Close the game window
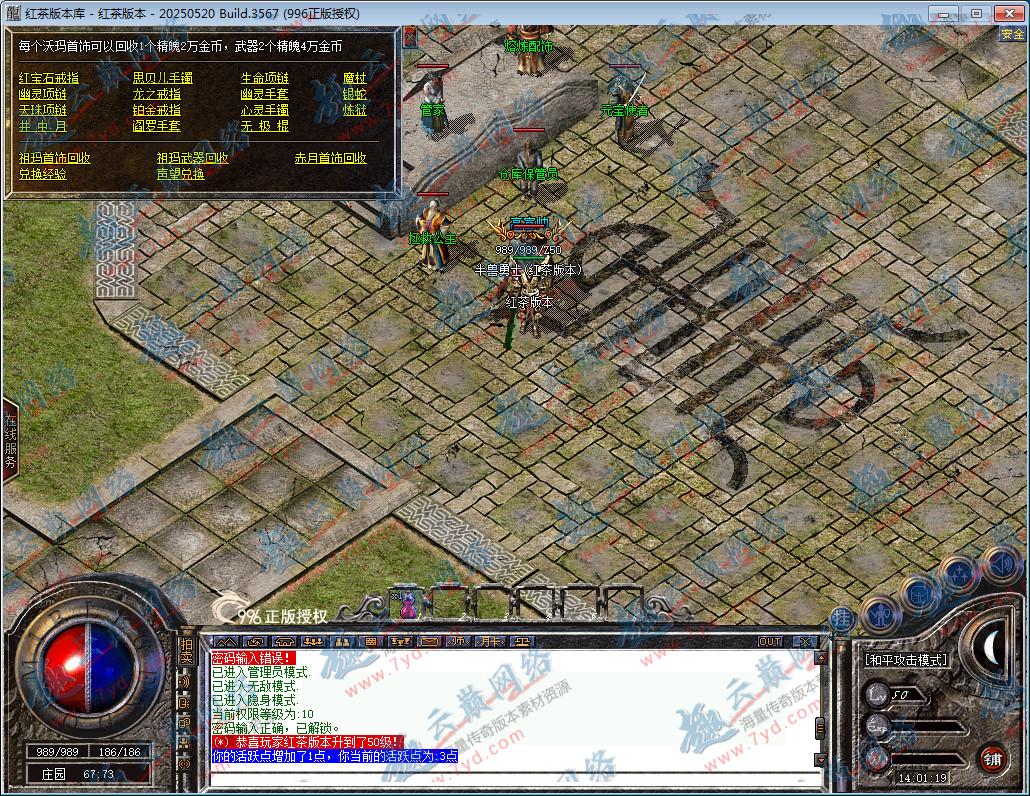 tap(1004, 13)
